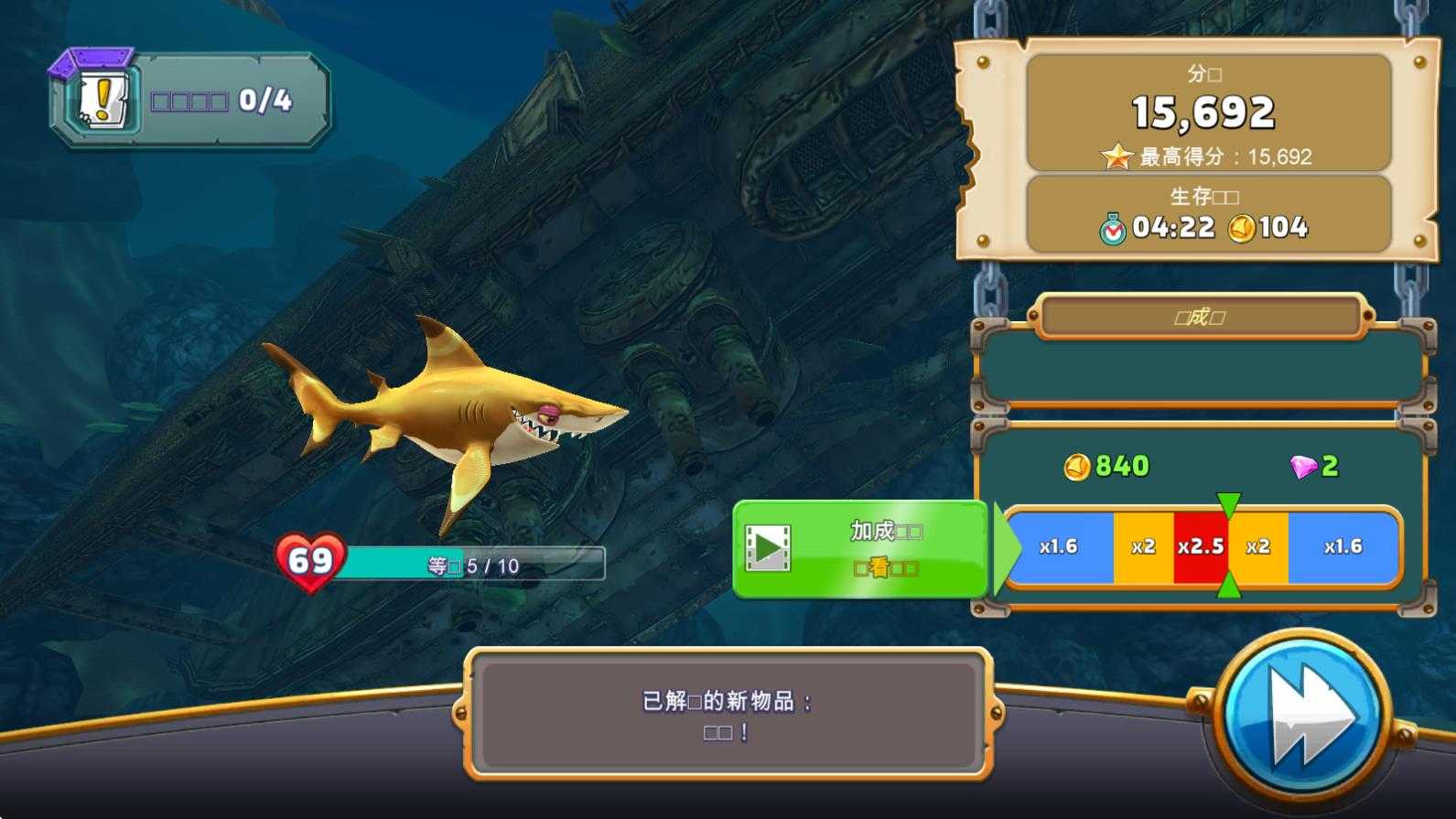
Task: Click the gold star icon next to best score
Action: pos(1118,156)
